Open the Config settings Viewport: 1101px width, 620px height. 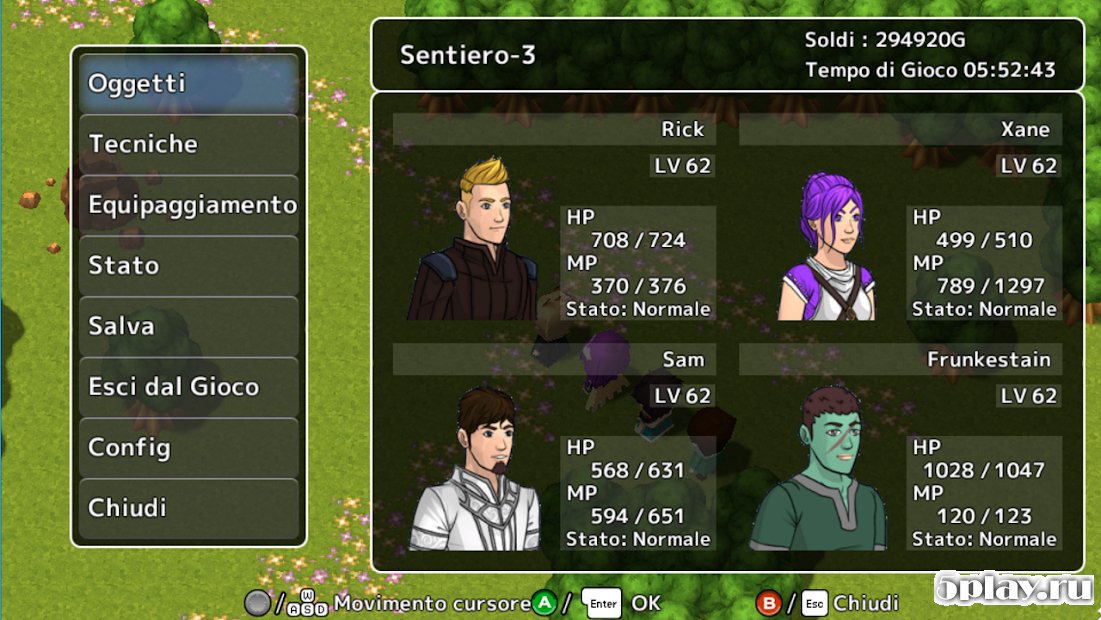[x=189, y=448]
